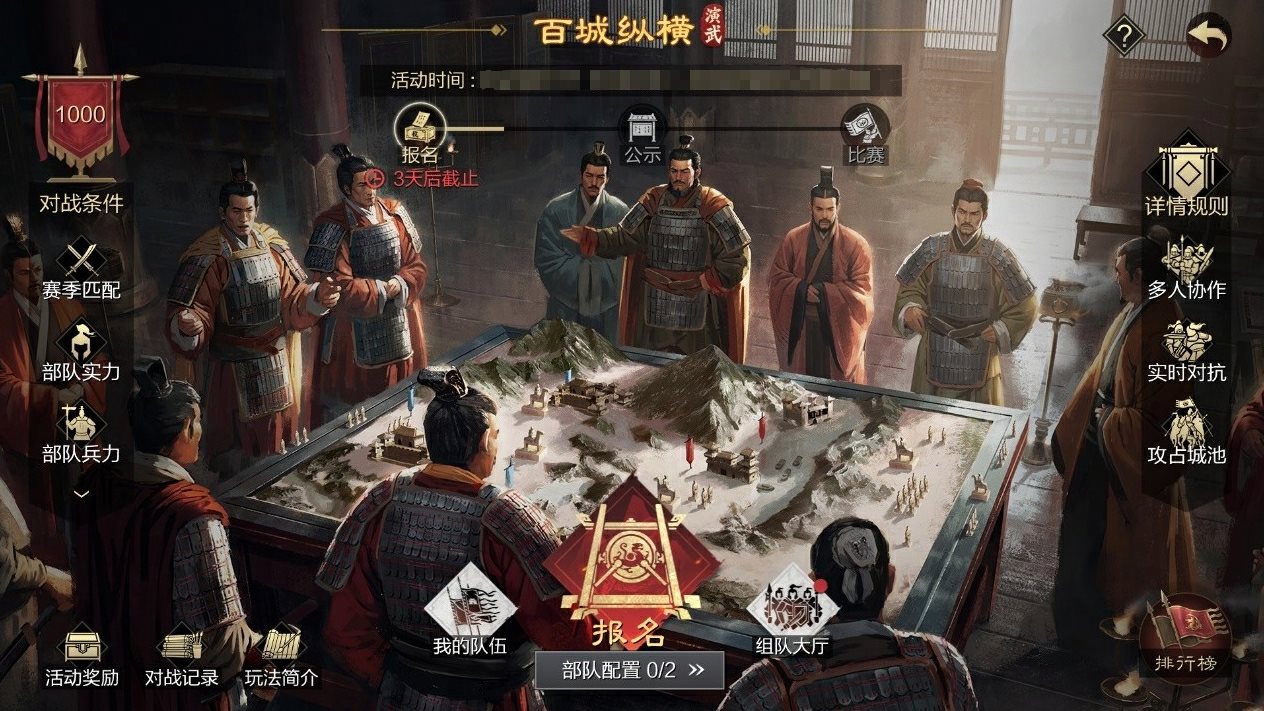
Task: Open 详情规则 detailed rules
Action: tap(1187, 182)
